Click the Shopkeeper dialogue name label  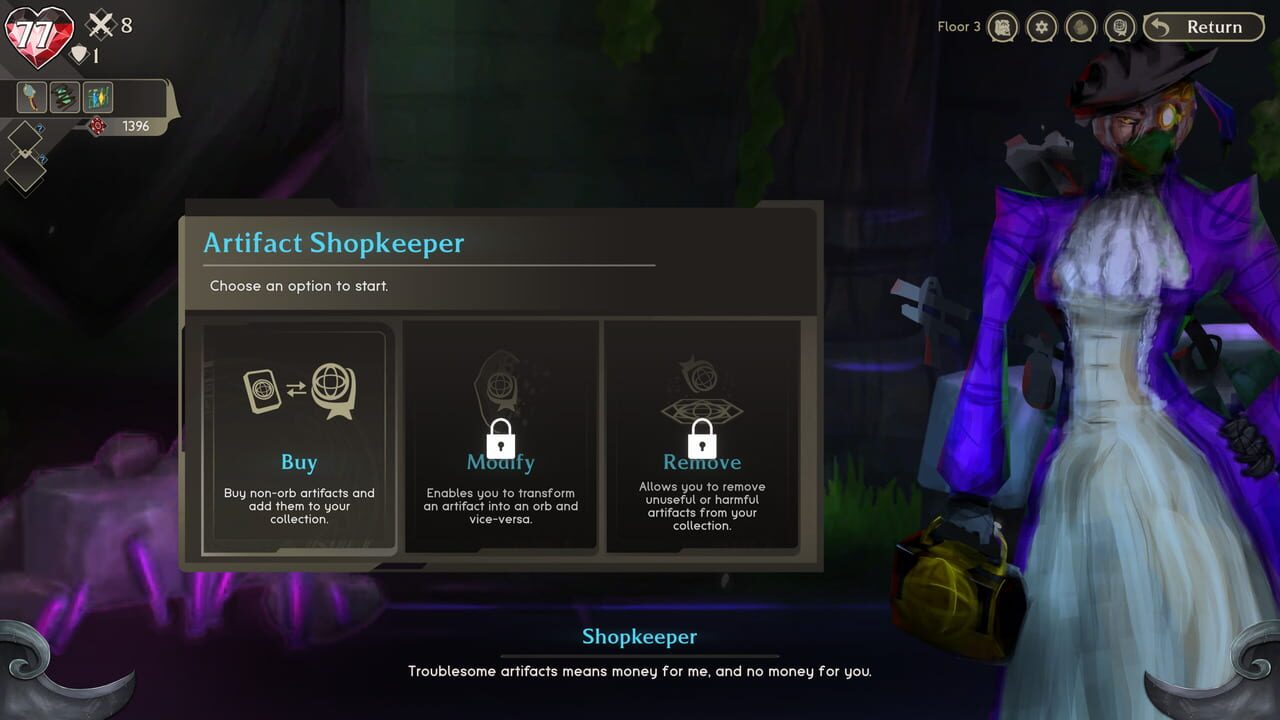tap(639, 636)
